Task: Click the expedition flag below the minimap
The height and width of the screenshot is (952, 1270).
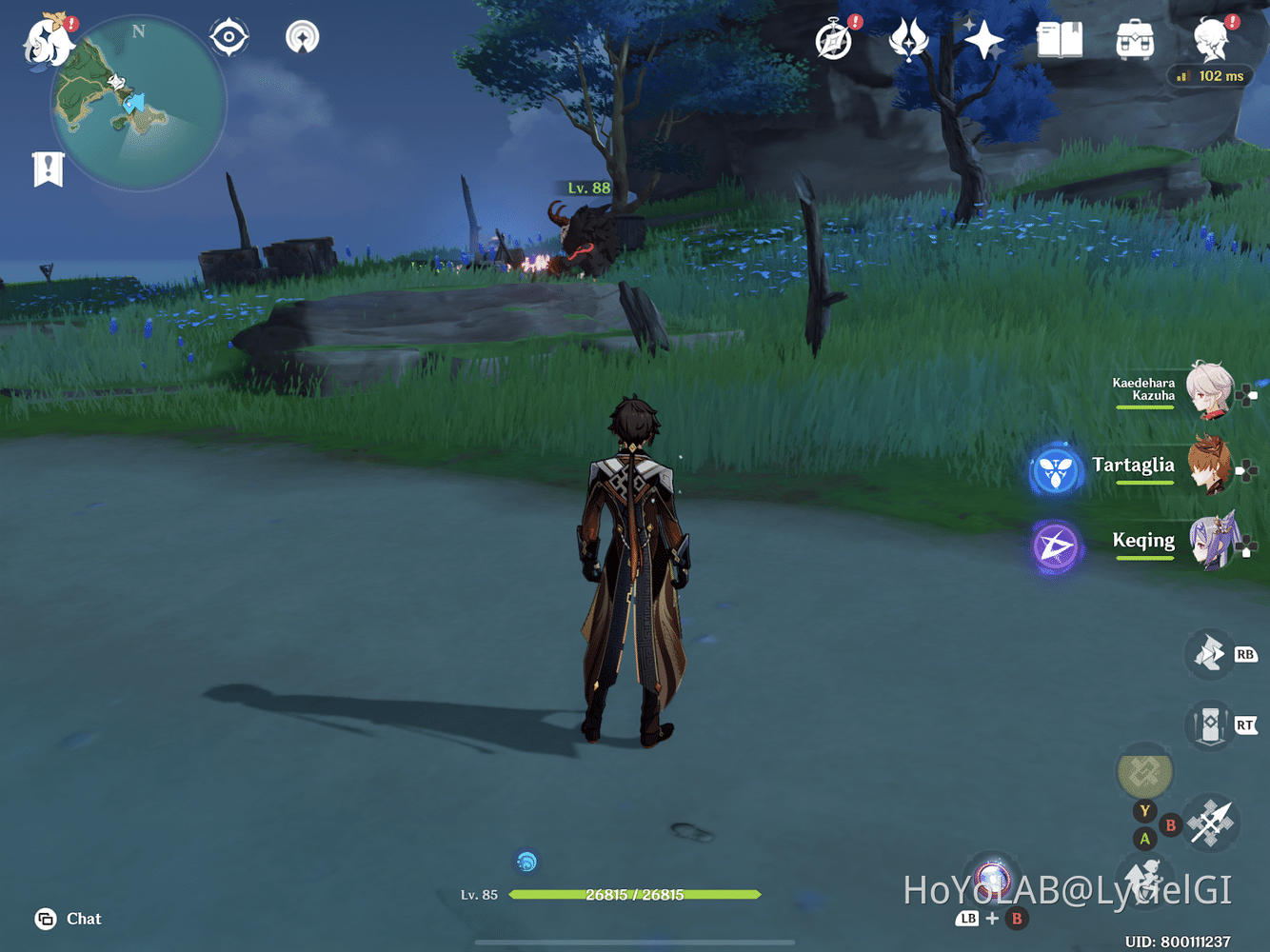Action: coord(49,167)
